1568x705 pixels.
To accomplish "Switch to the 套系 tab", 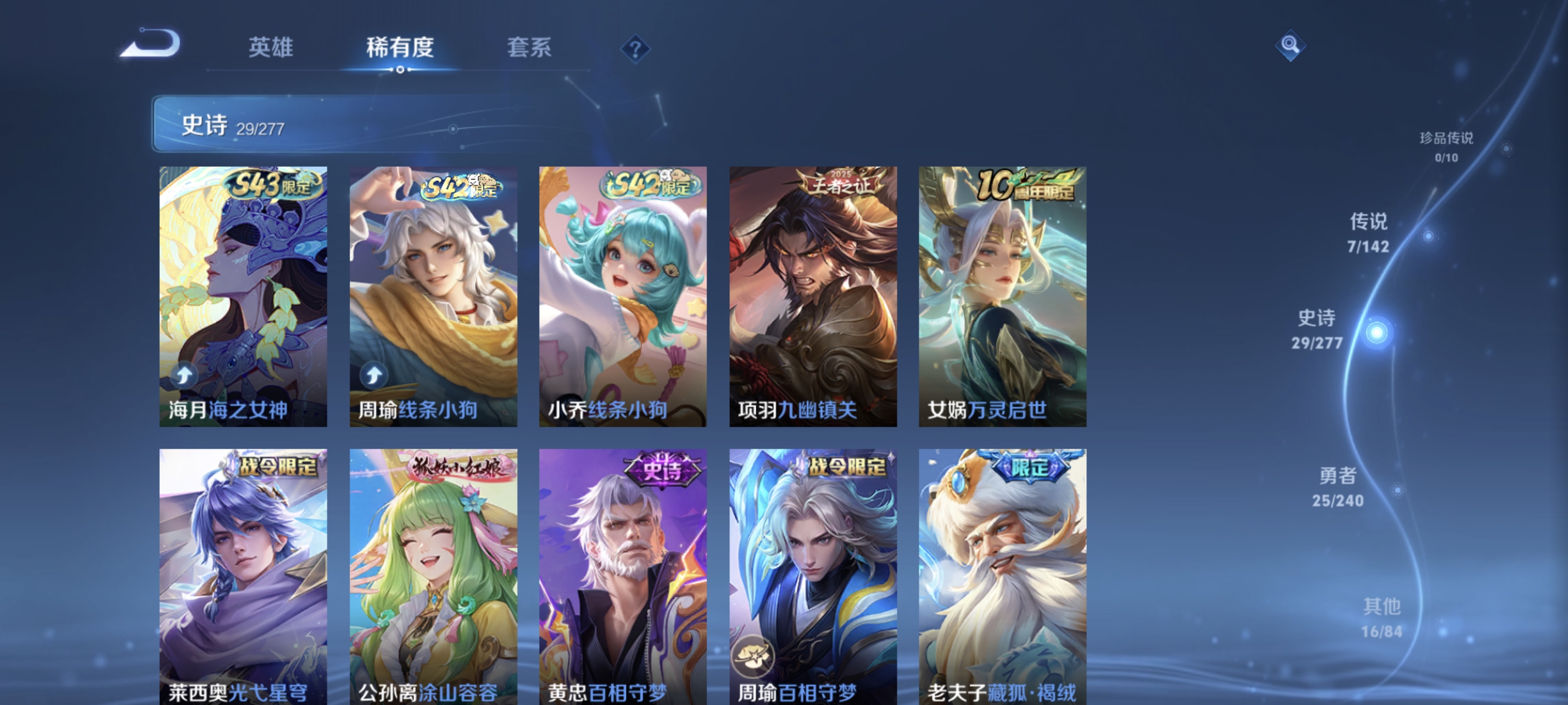I will pyautogui.click(x=529, y=48).
